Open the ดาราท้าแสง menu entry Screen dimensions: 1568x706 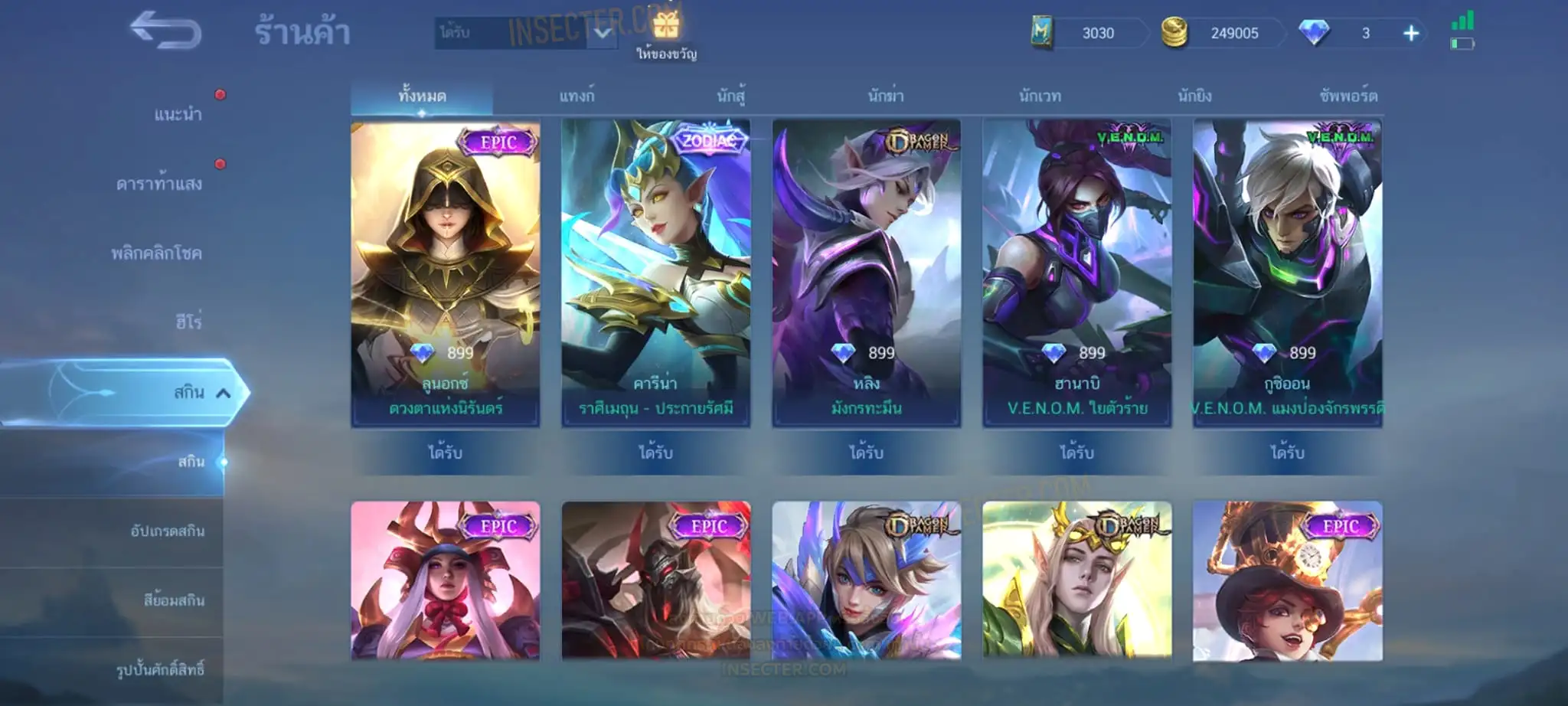(x=159, y=184)
